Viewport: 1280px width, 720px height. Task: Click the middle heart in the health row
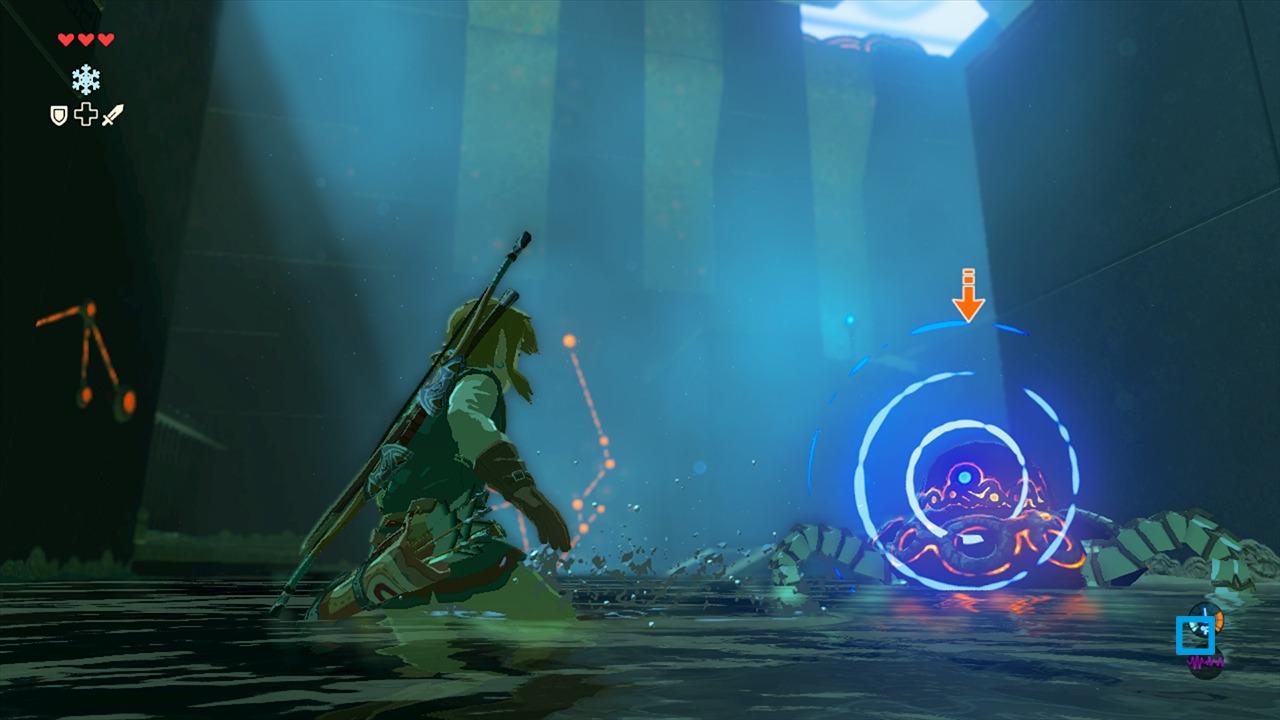[x=85, y=38]
